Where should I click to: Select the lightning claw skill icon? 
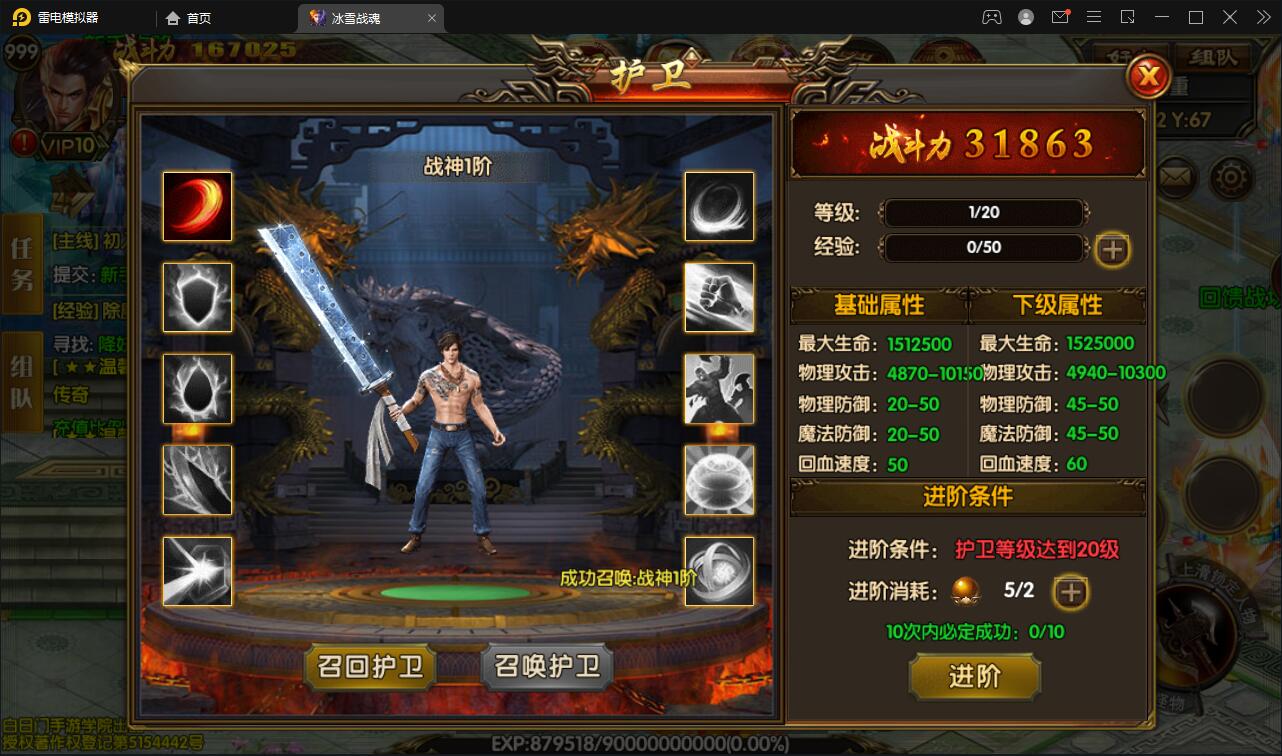tap(197, 480)
